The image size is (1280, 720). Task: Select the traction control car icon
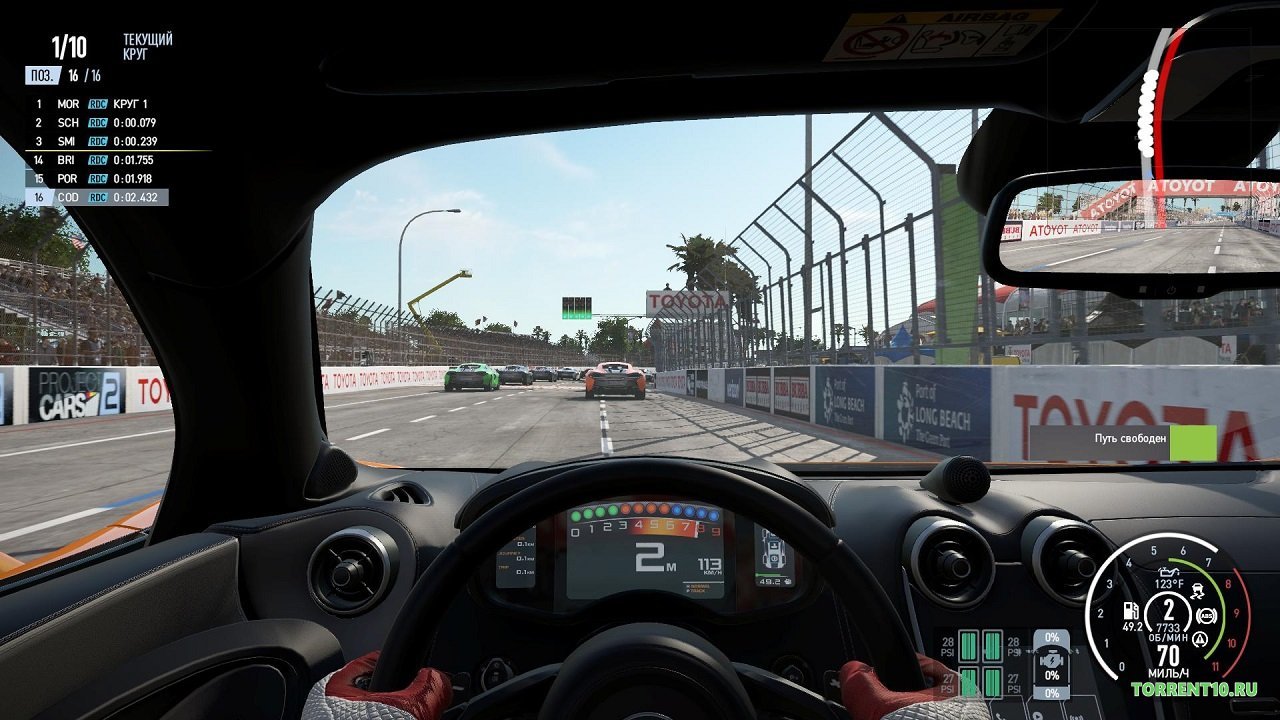(x=1197, y=590)
